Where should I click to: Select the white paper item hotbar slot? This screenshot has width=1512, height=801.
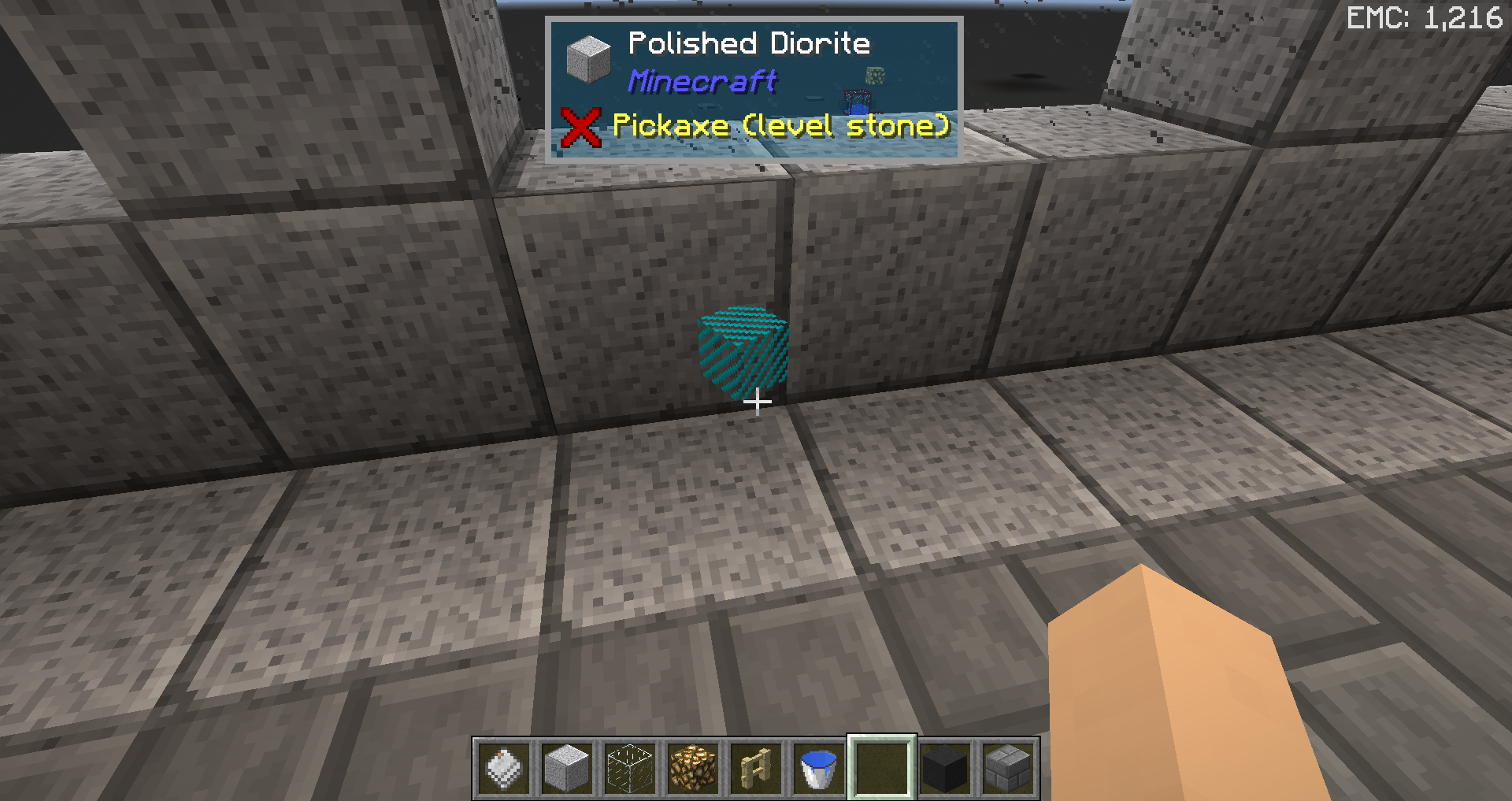pos(504,768)
